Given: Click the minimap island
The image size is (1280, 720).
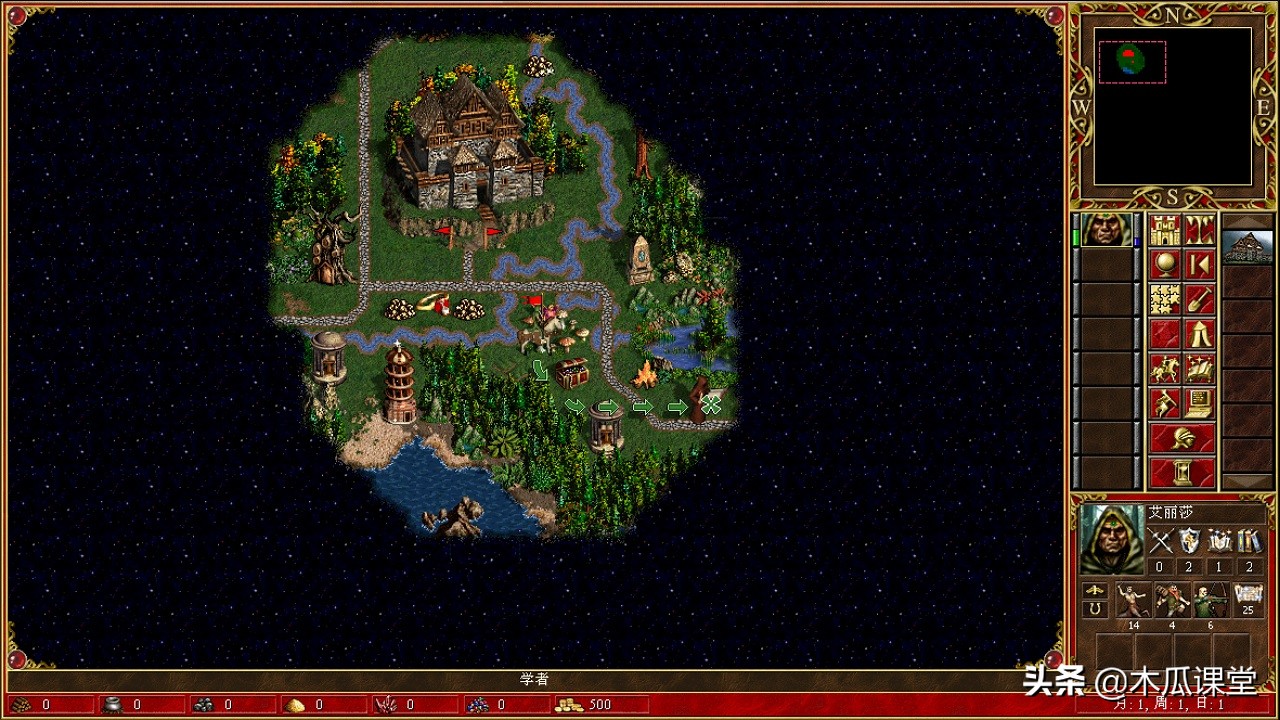Looking at the screenshot, I should coord(1131,60).
